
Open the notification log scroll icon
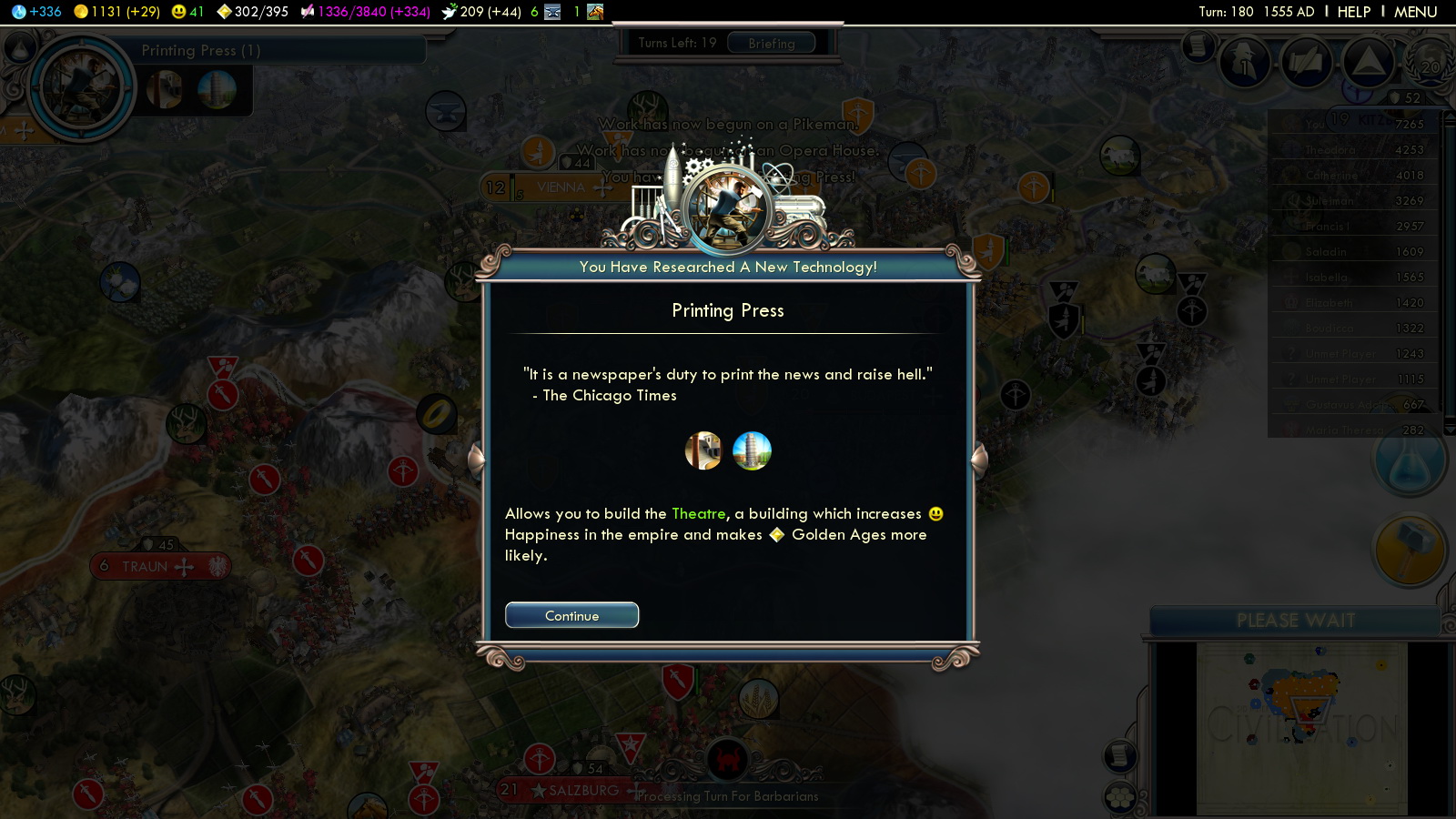pyautogui.click(x=1198, y=45)
